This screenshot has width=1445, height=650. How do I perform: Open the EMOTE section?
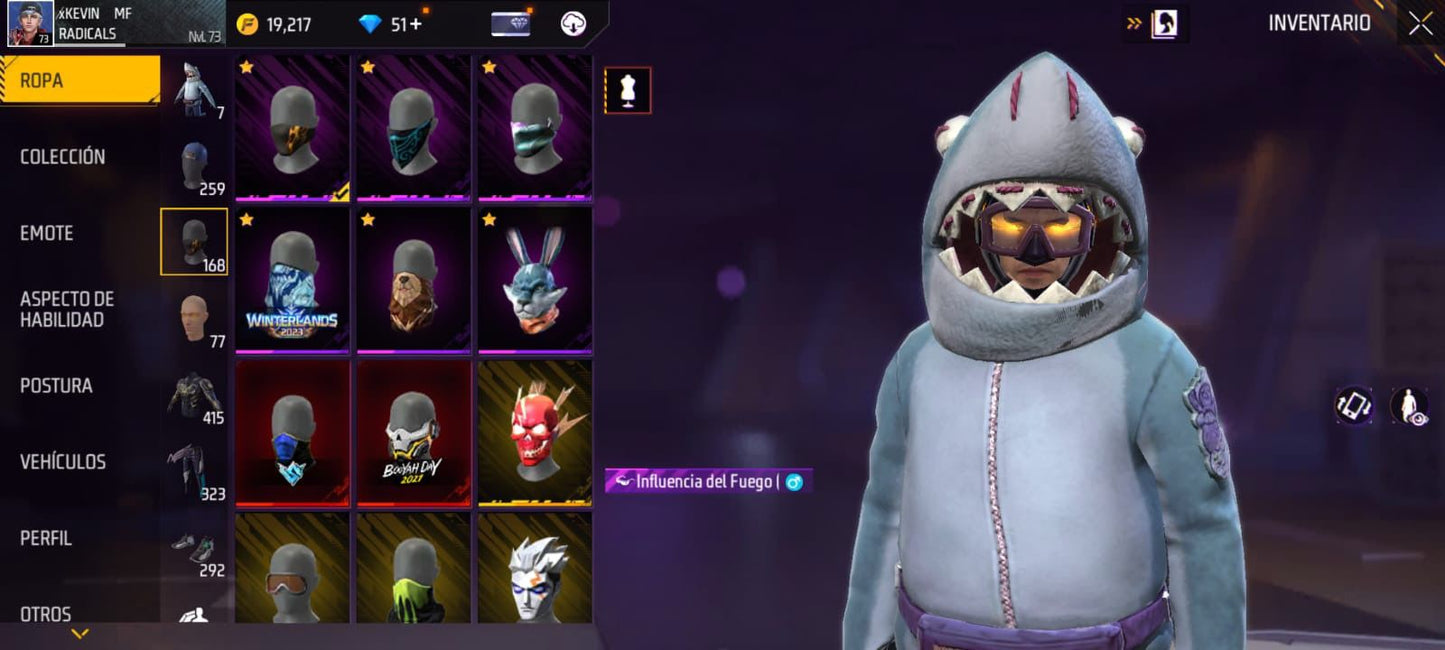pos(47,233)
